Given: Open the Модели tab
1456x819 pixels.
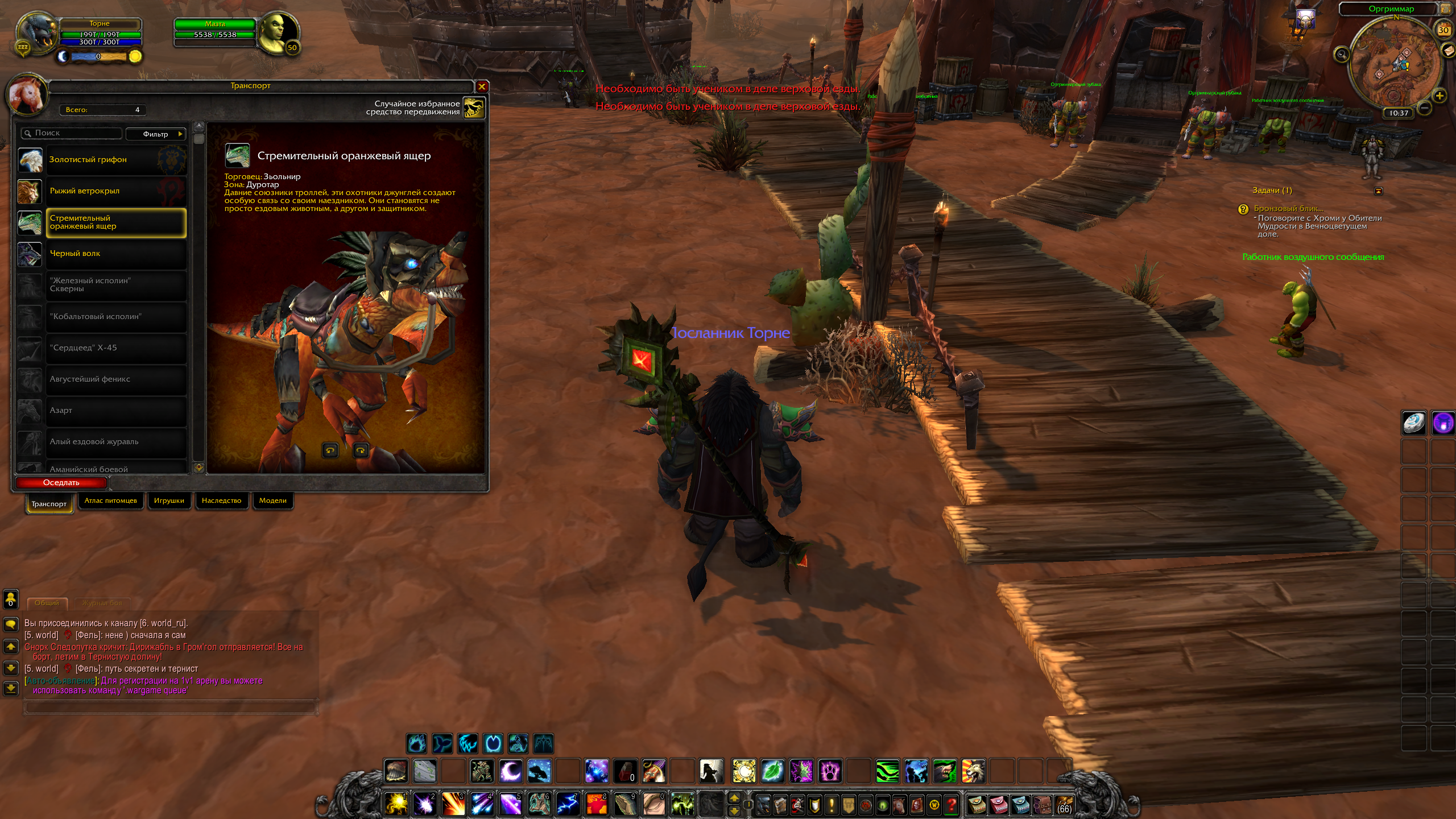Looking at the screenshot, I should 272,501.
